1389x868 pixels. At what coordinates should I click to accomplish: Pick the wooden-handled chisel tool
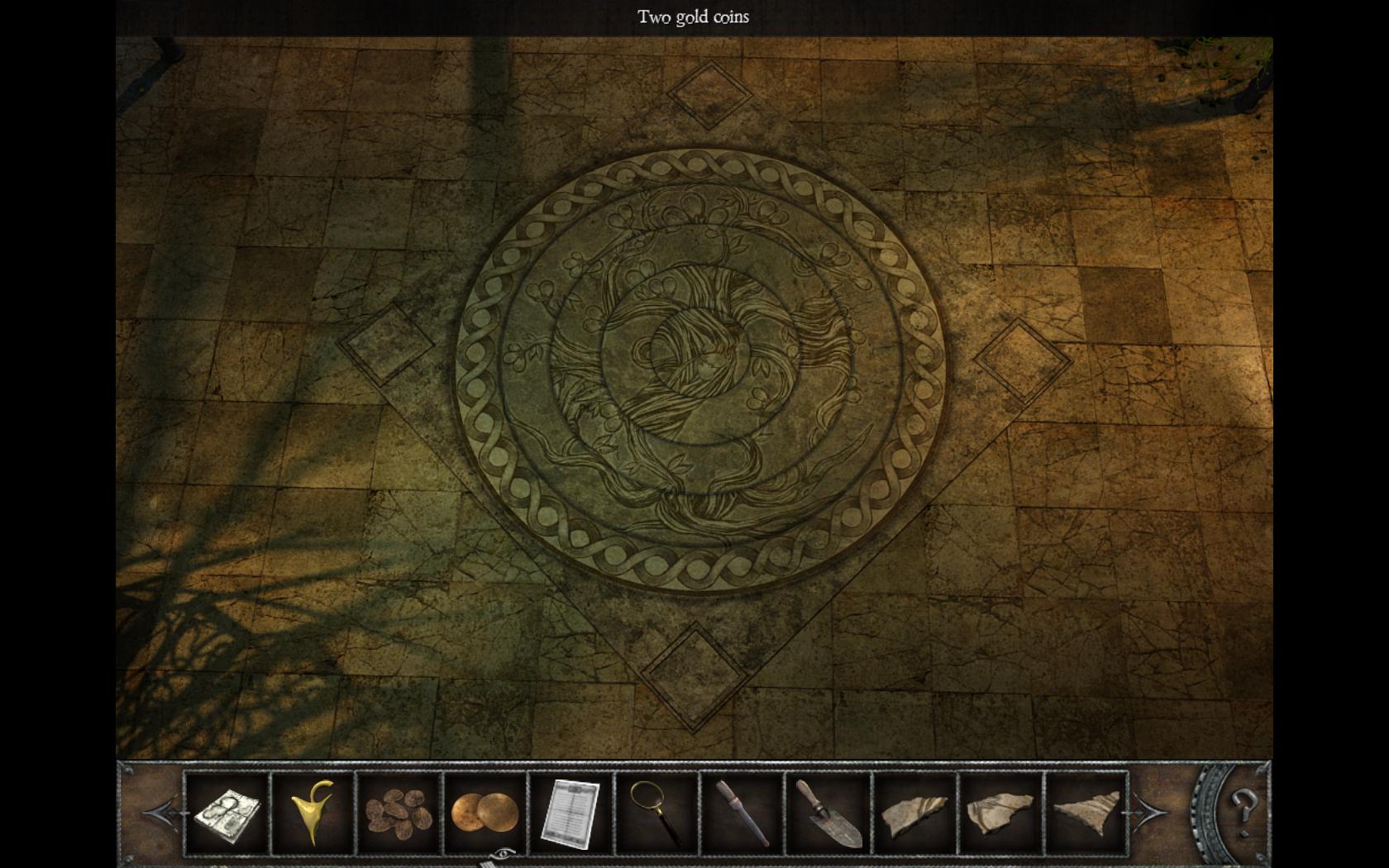742,813
